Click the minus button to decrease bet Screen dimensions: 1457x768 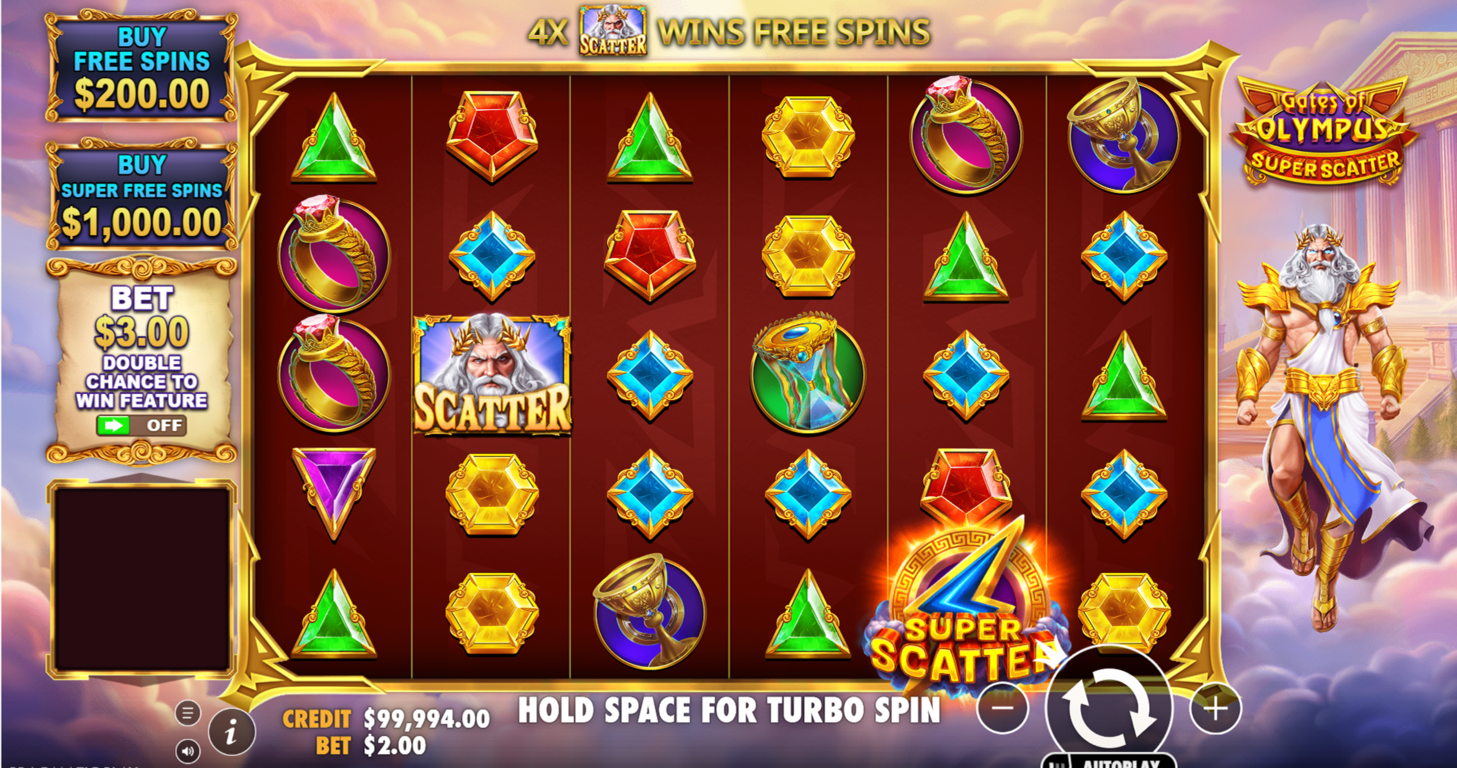[1002, 707]
